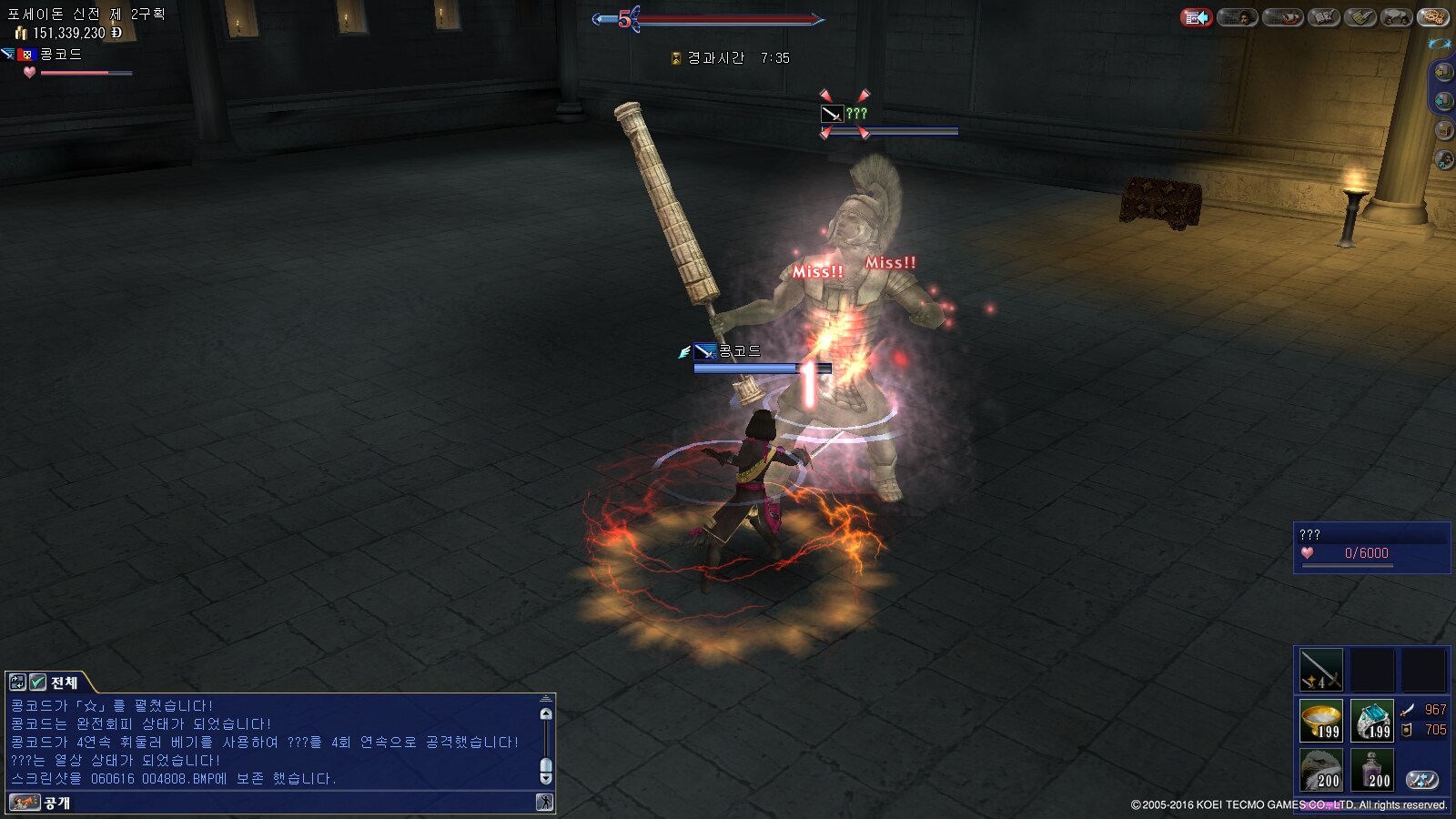The width and height of the screenshot is (1456, 819).
Task: Open the cards menu button
Action: 1322,17
